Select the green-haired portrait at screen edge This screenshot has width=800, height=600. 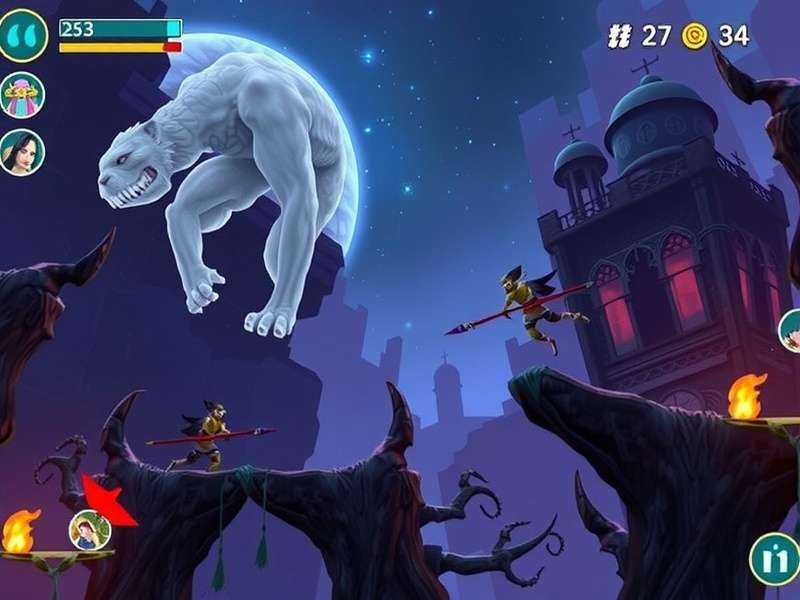pos(790,331)
